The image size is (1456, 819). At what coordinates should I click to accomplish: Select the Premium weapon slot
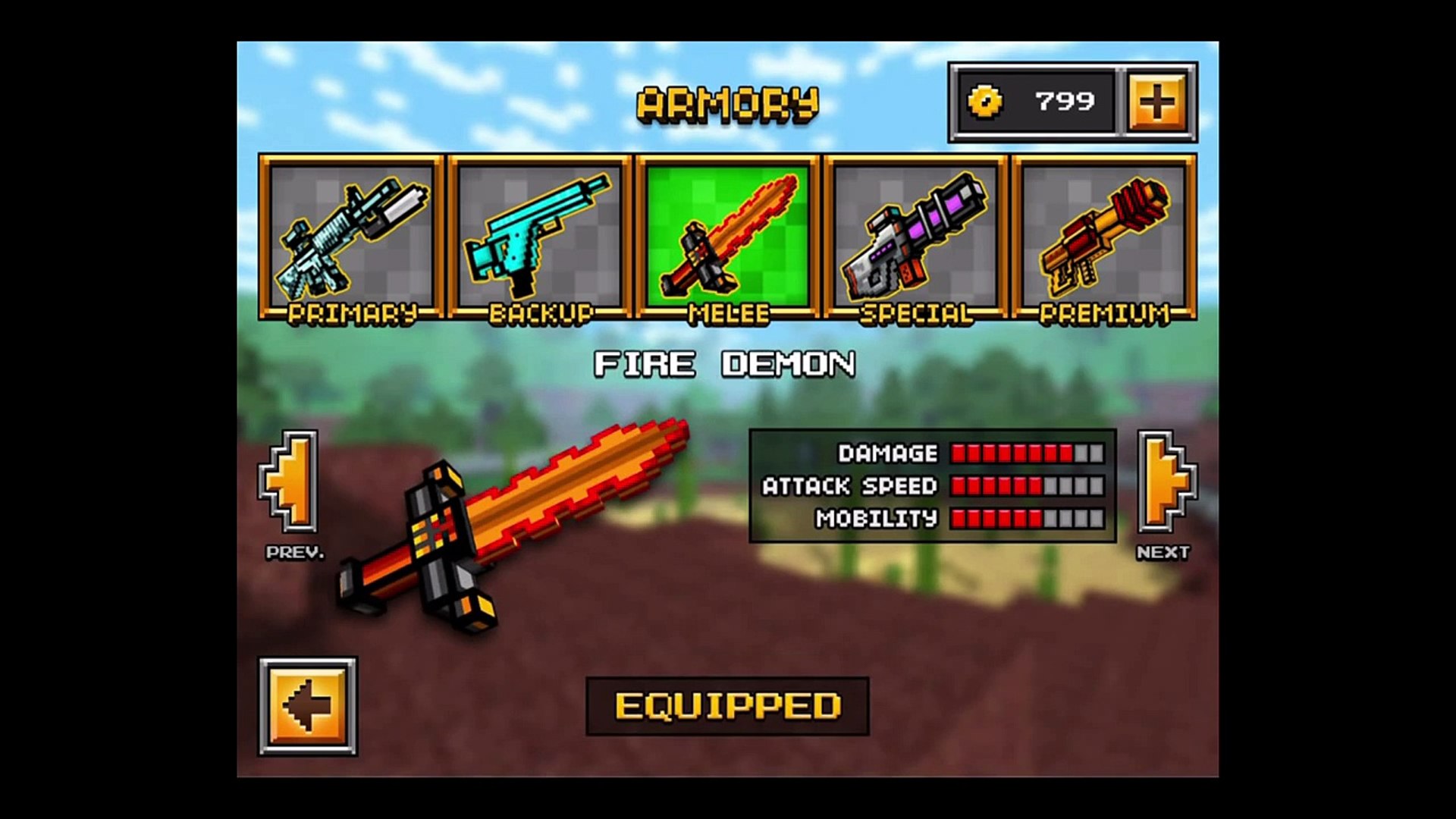(1103, 237)
